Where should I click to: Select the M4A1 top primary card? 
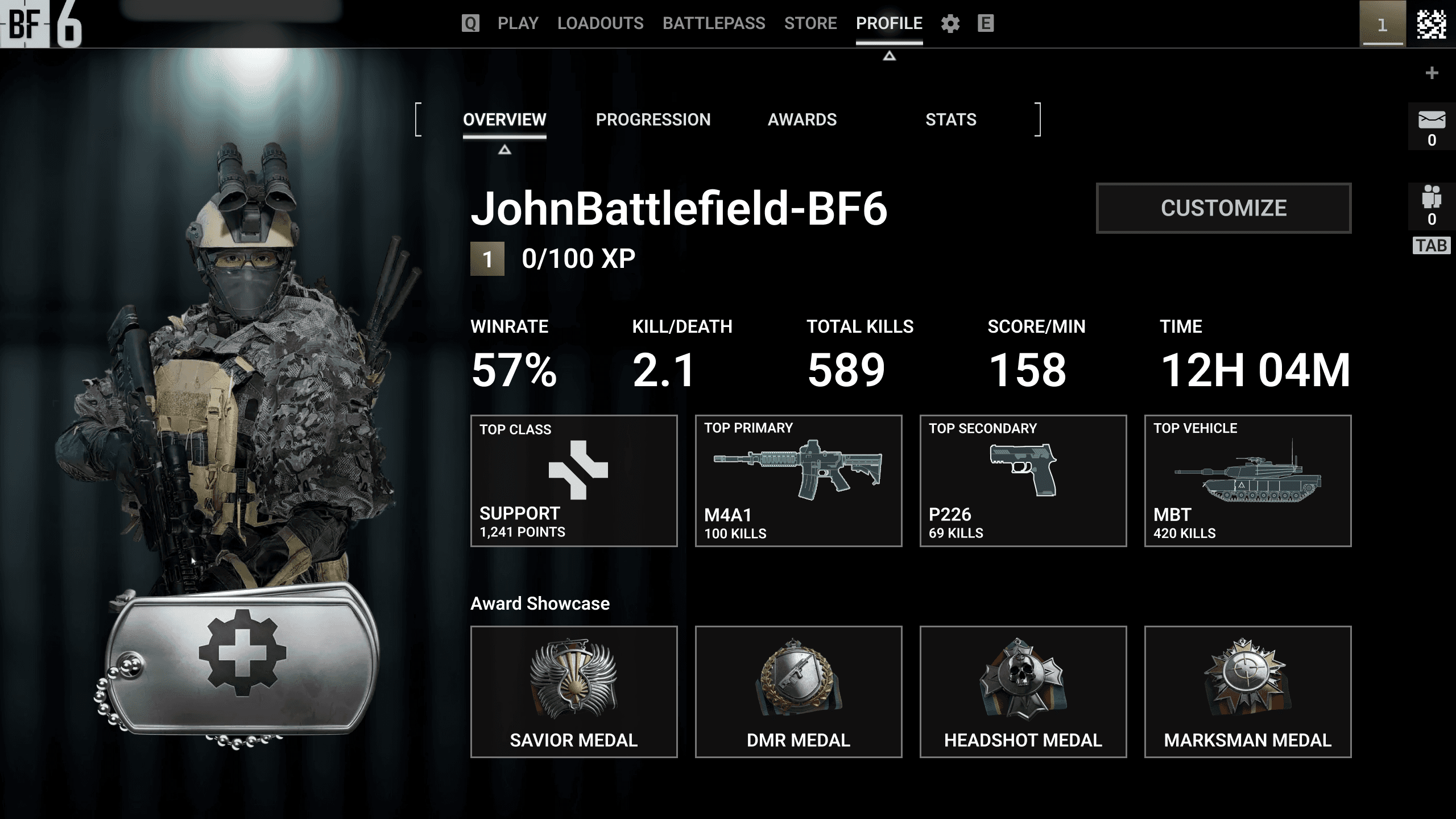pyautogui.click(x=799, y=481)
